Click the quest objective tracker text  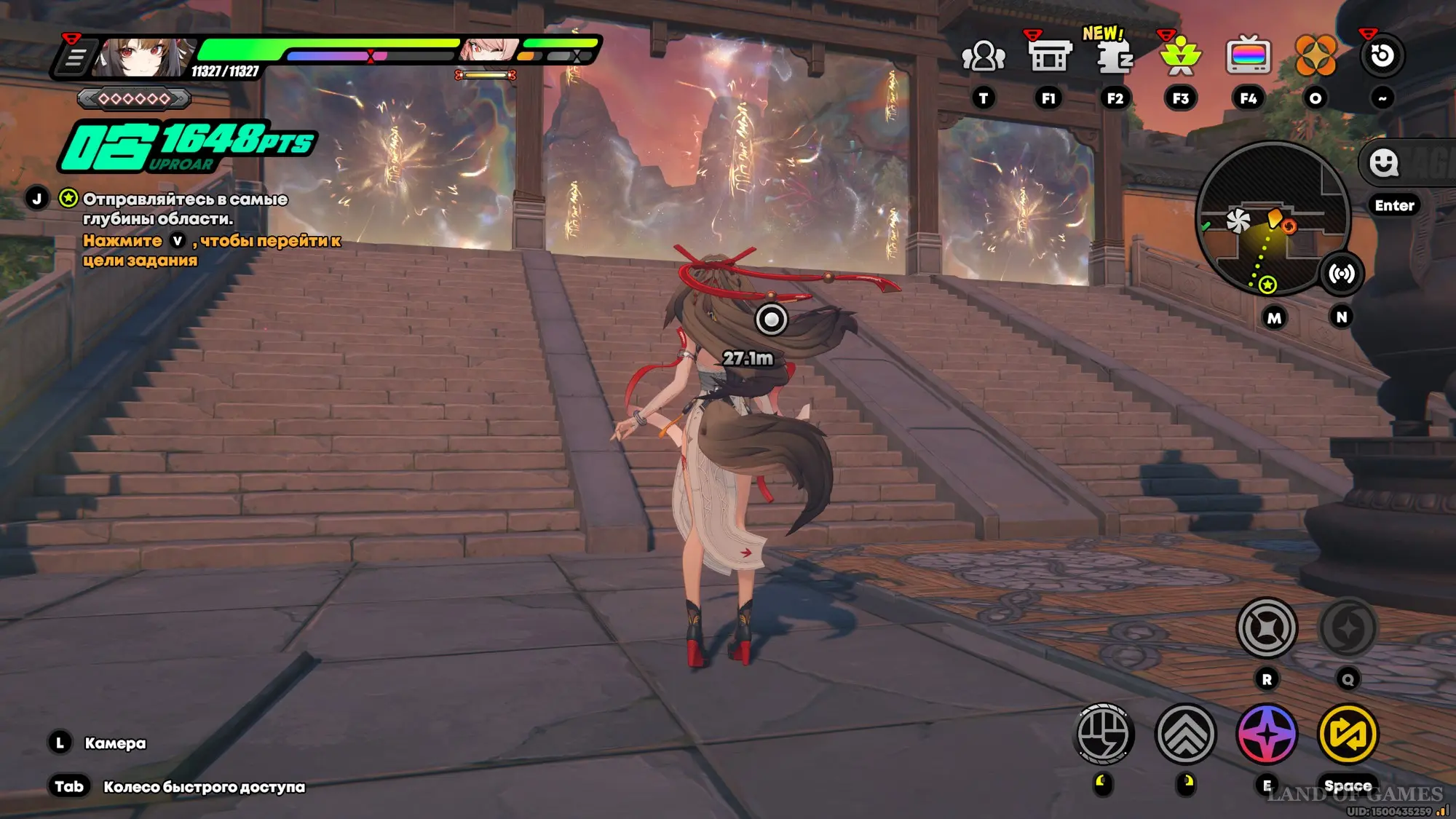(185, 209)
